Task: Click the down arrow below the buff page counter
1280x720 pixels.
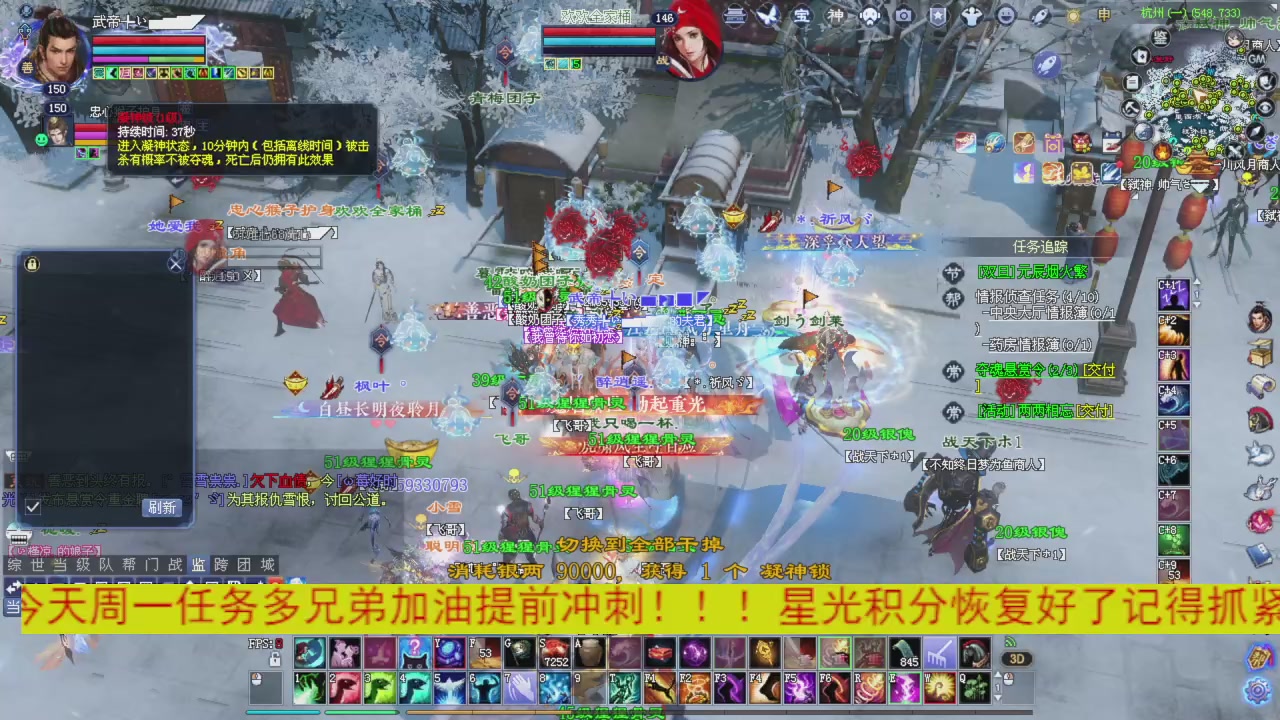Action: click(x=1199, y=305)
